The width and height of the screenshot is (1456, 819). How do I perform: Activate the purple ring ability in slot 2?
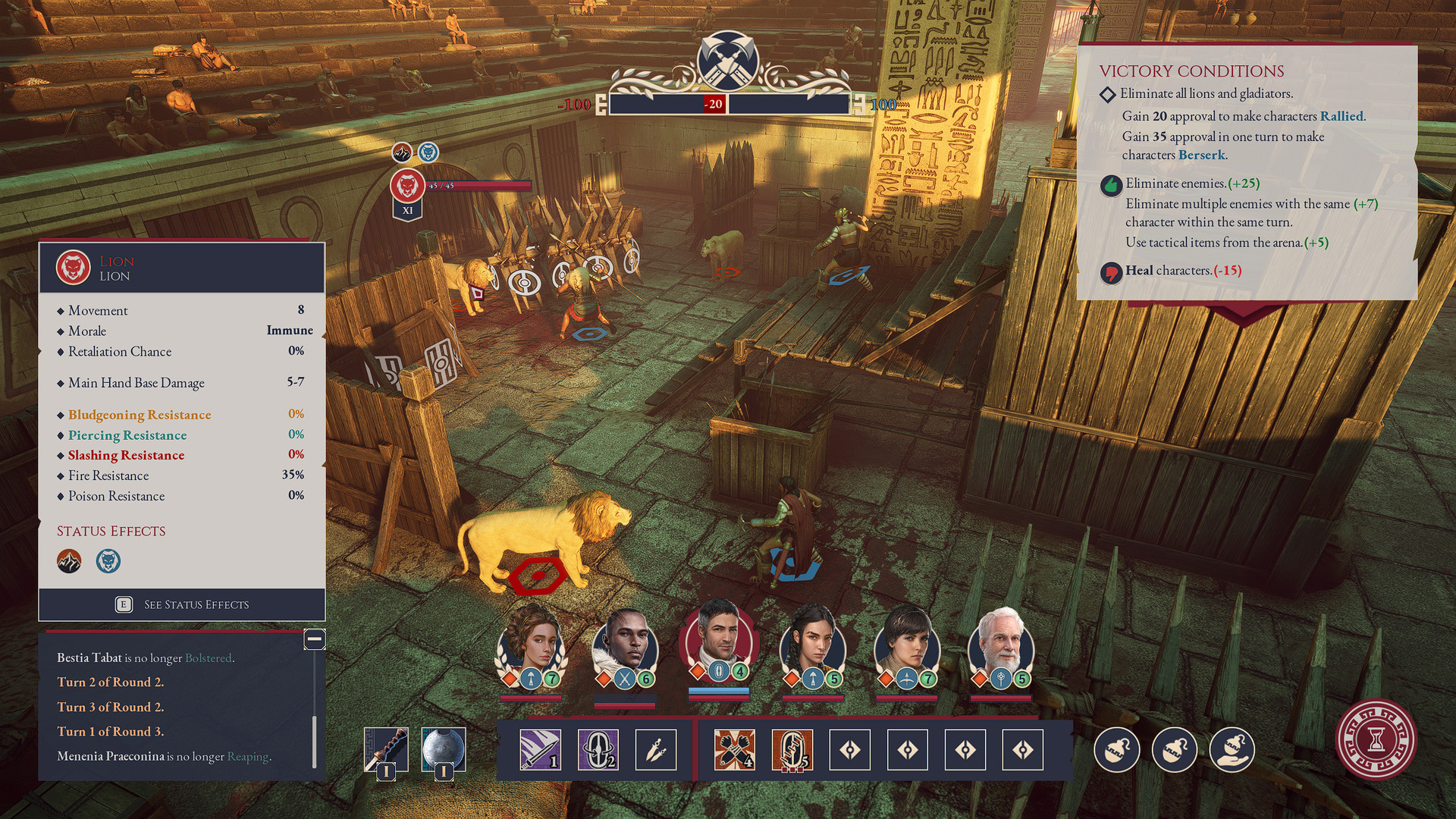[598, 750]
